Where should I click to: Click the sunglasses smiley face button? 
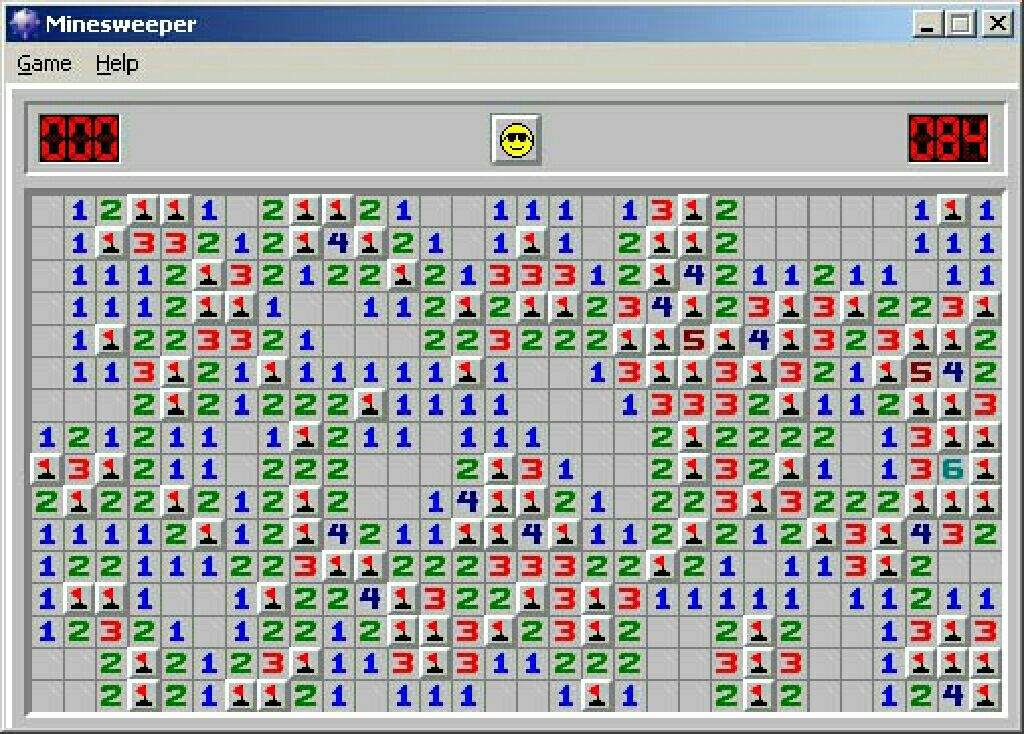pyautogui.click(x=516, y=139)
